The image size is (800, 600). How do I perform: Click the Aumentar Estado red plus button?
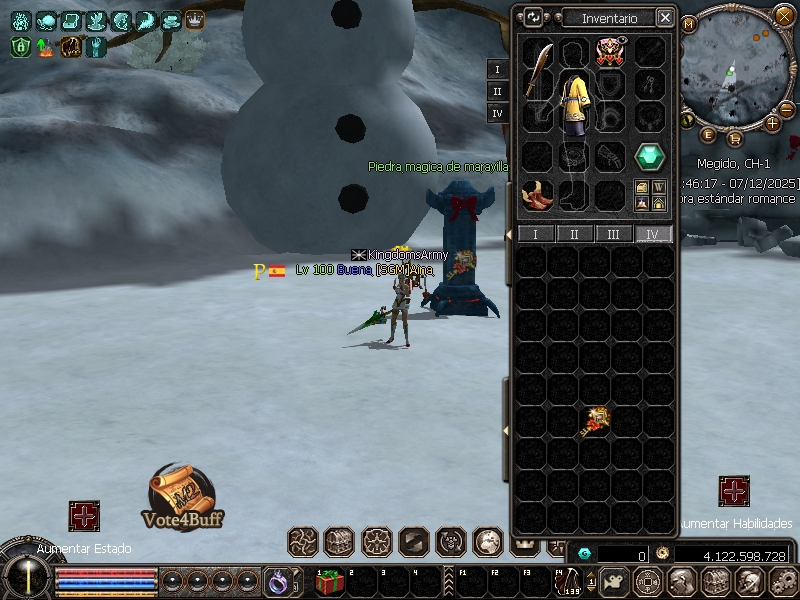(x=84, y=516)
